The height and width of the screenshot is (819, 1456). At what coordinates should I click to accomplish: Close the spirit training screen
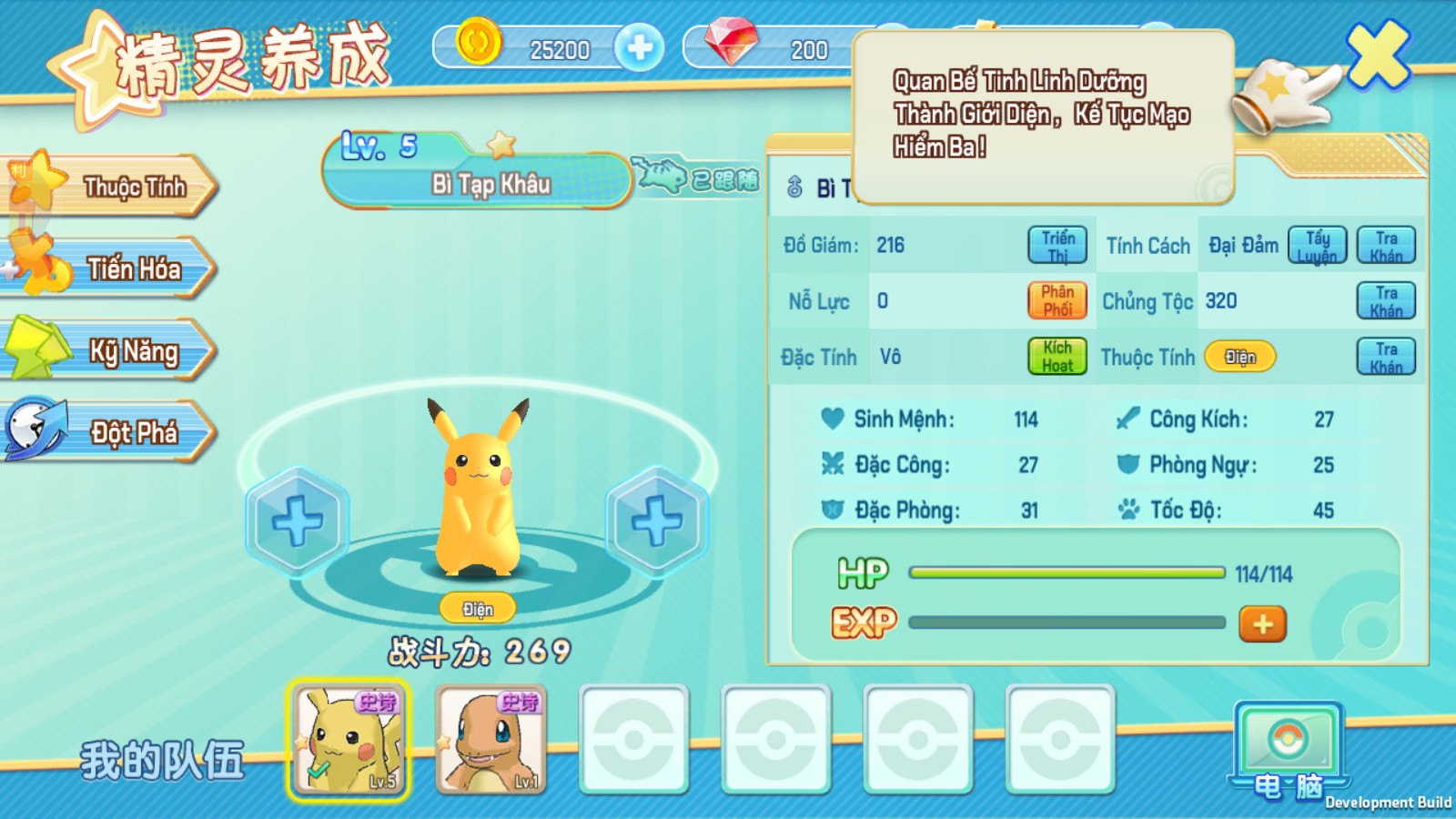pos(1378,55)
